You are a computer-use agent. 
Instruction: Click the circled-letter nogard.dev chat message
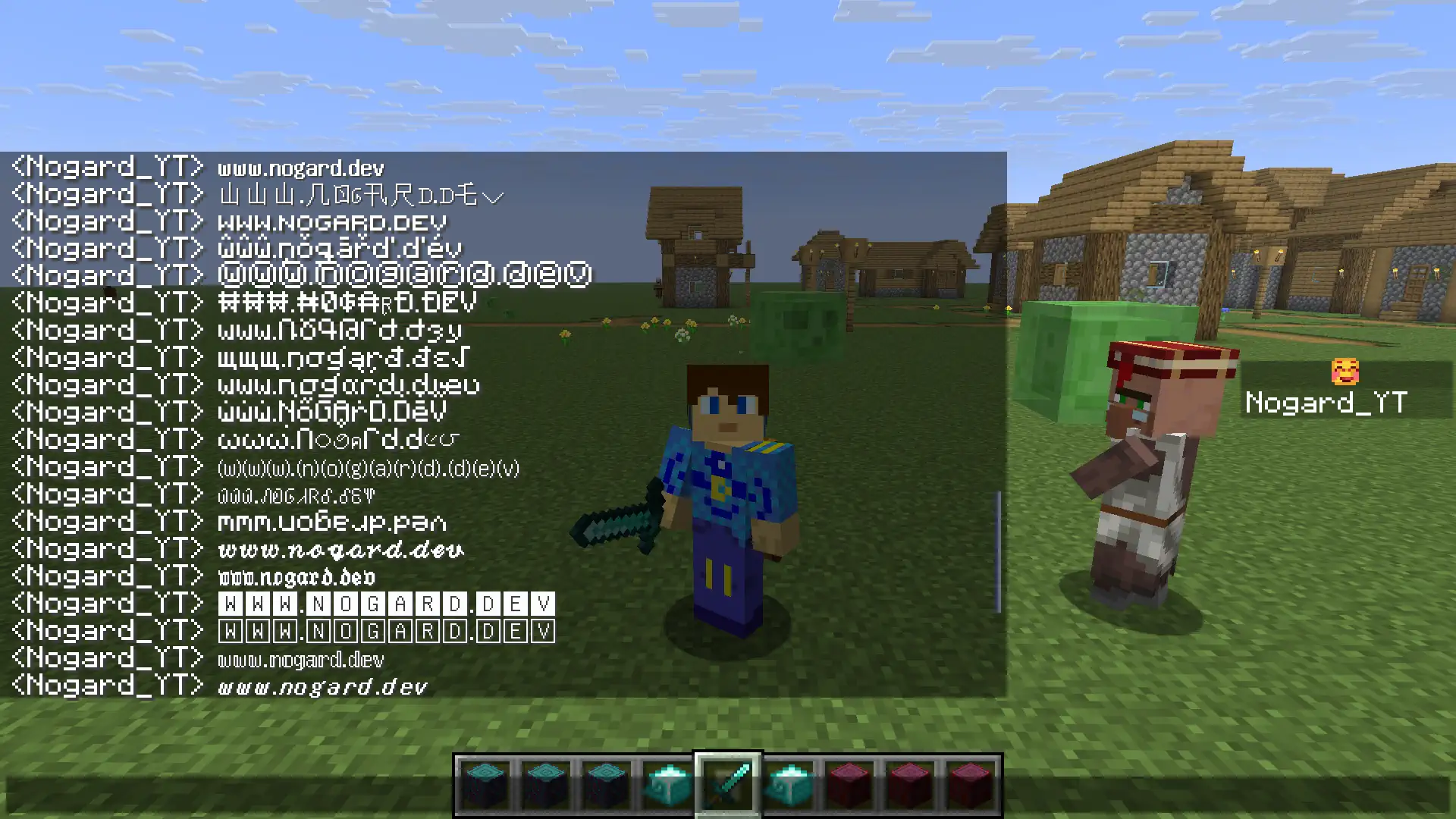pyautogui.click(x=402, y=275)
